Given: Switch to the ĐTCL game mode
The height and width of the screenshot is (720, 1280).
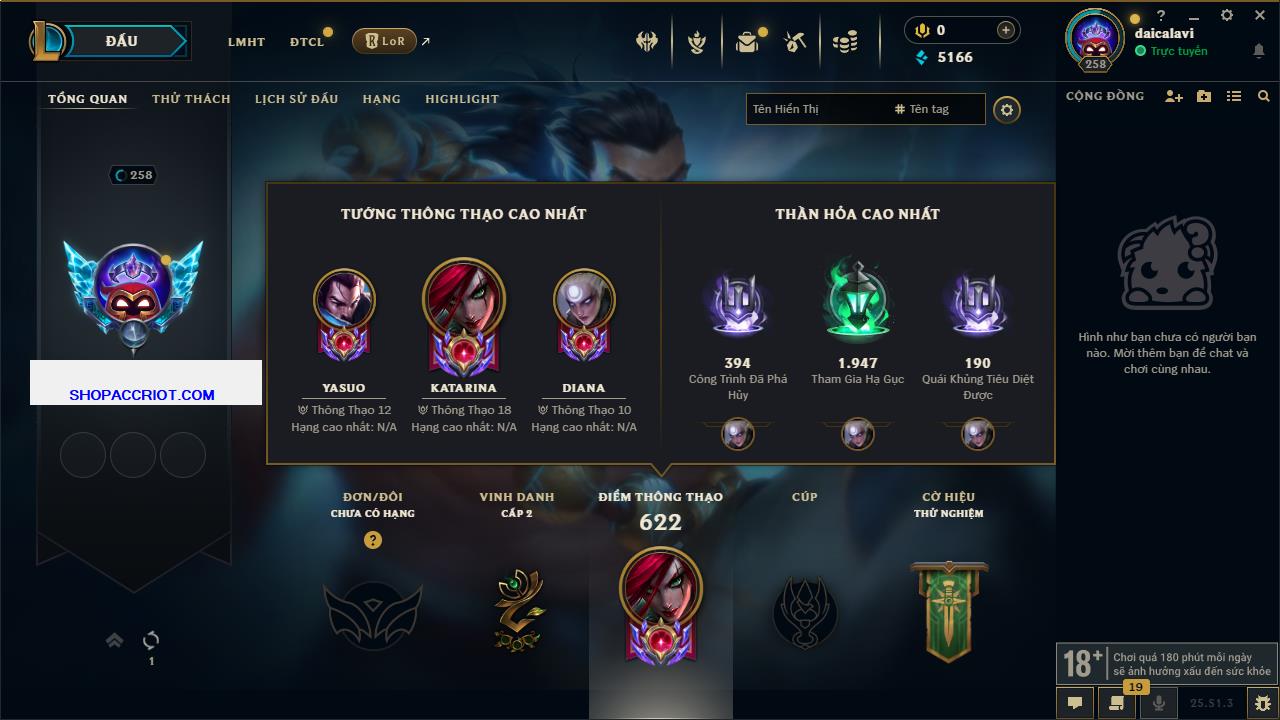Looking at the screenshot, I should (307, 42).
